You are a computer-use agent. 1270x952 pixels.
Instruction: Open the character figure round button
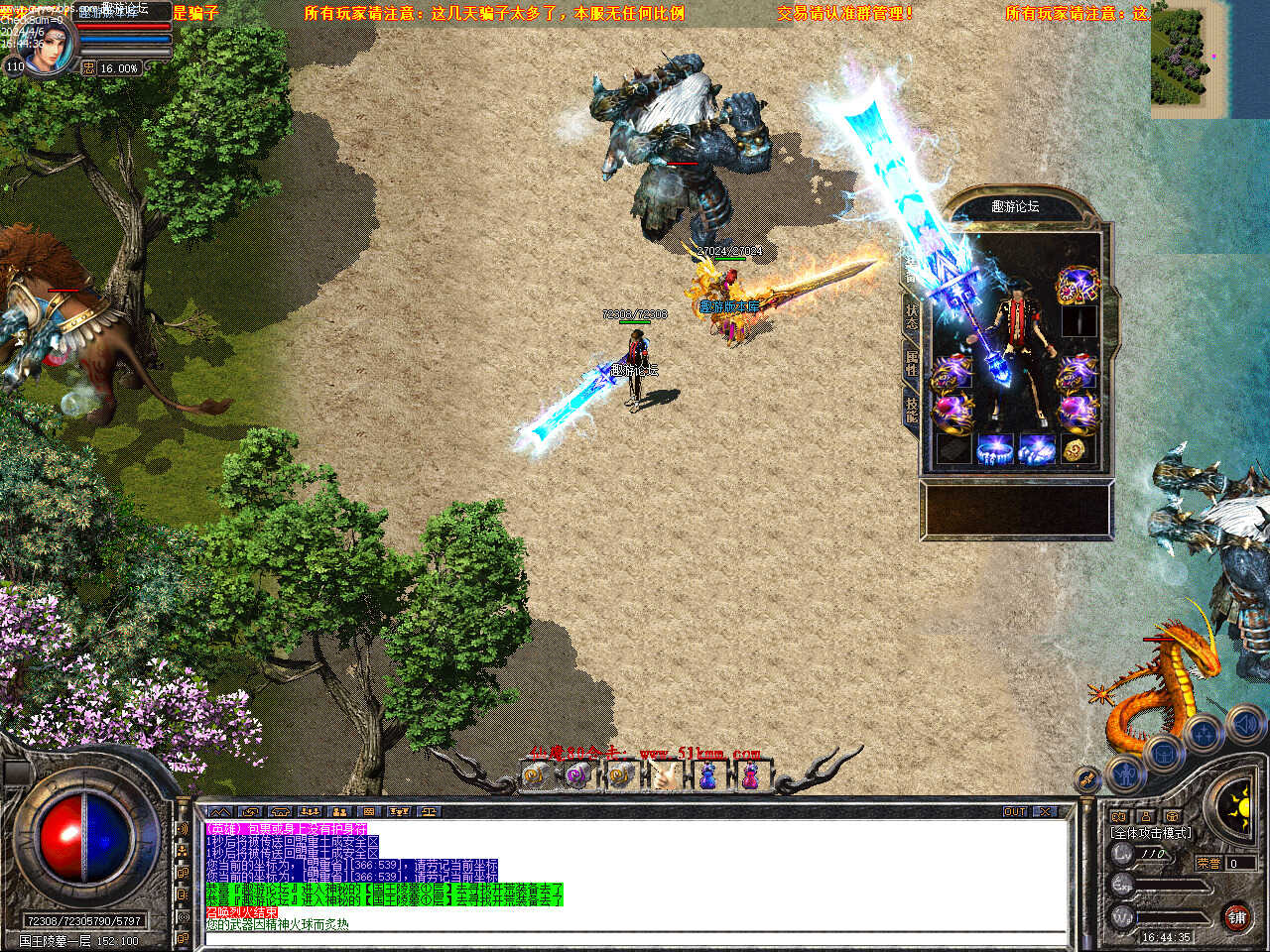pyautogui.click(x=1125, y=772)
